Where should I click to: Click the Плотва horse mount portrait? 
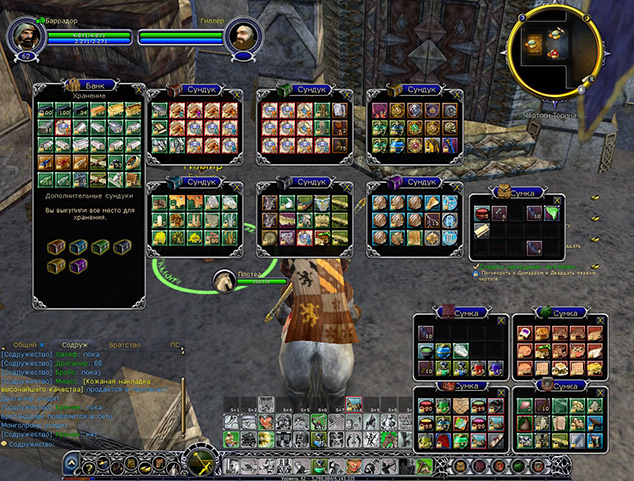pyautogui.click(x=222, y=278)
